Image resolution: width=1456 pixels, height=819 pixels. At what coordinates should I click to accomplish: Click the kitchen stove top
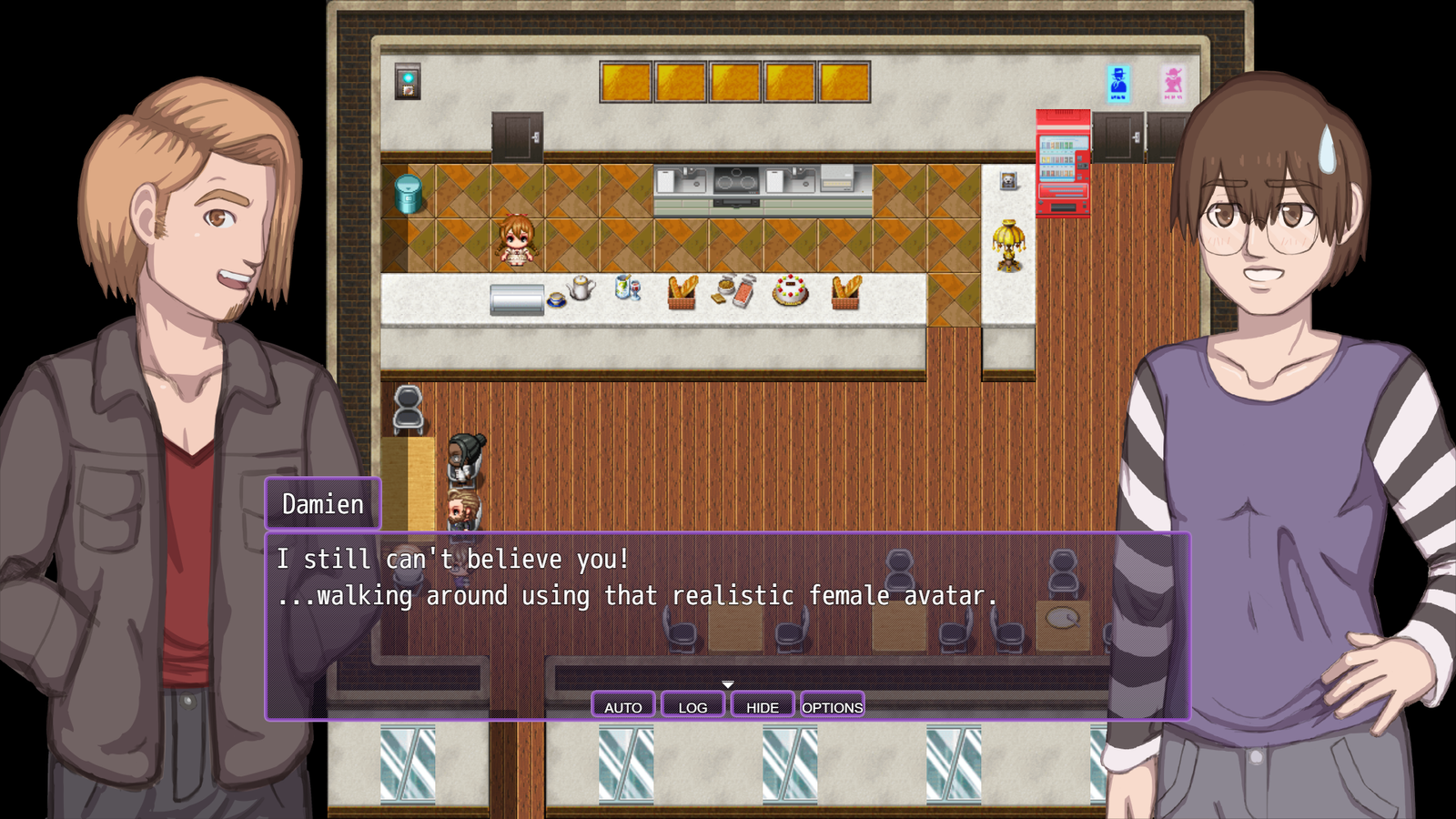(733, 177)
